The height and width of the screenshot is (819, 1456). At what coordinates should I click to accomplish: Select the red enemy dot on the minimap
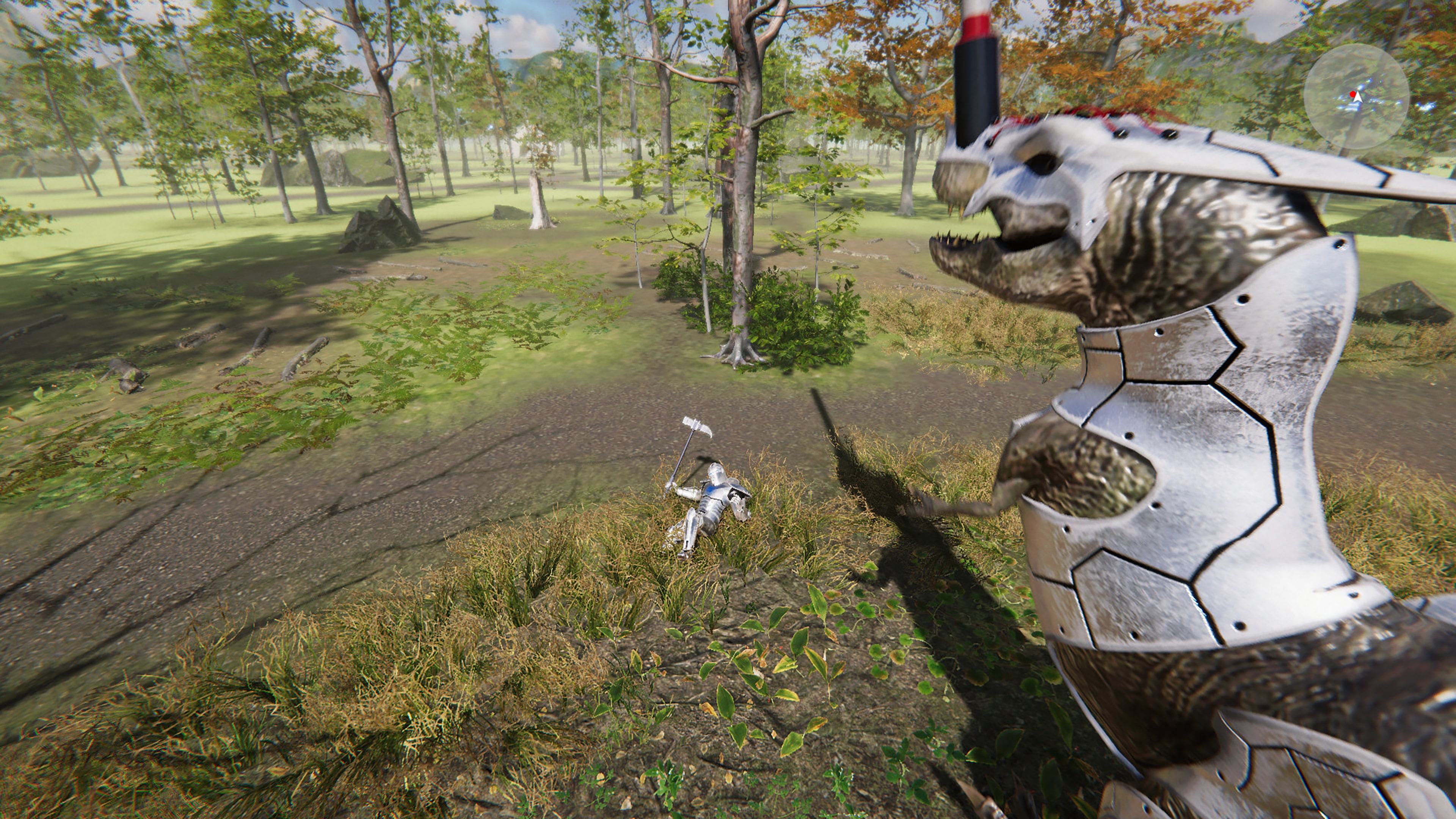click(1353, 95)
